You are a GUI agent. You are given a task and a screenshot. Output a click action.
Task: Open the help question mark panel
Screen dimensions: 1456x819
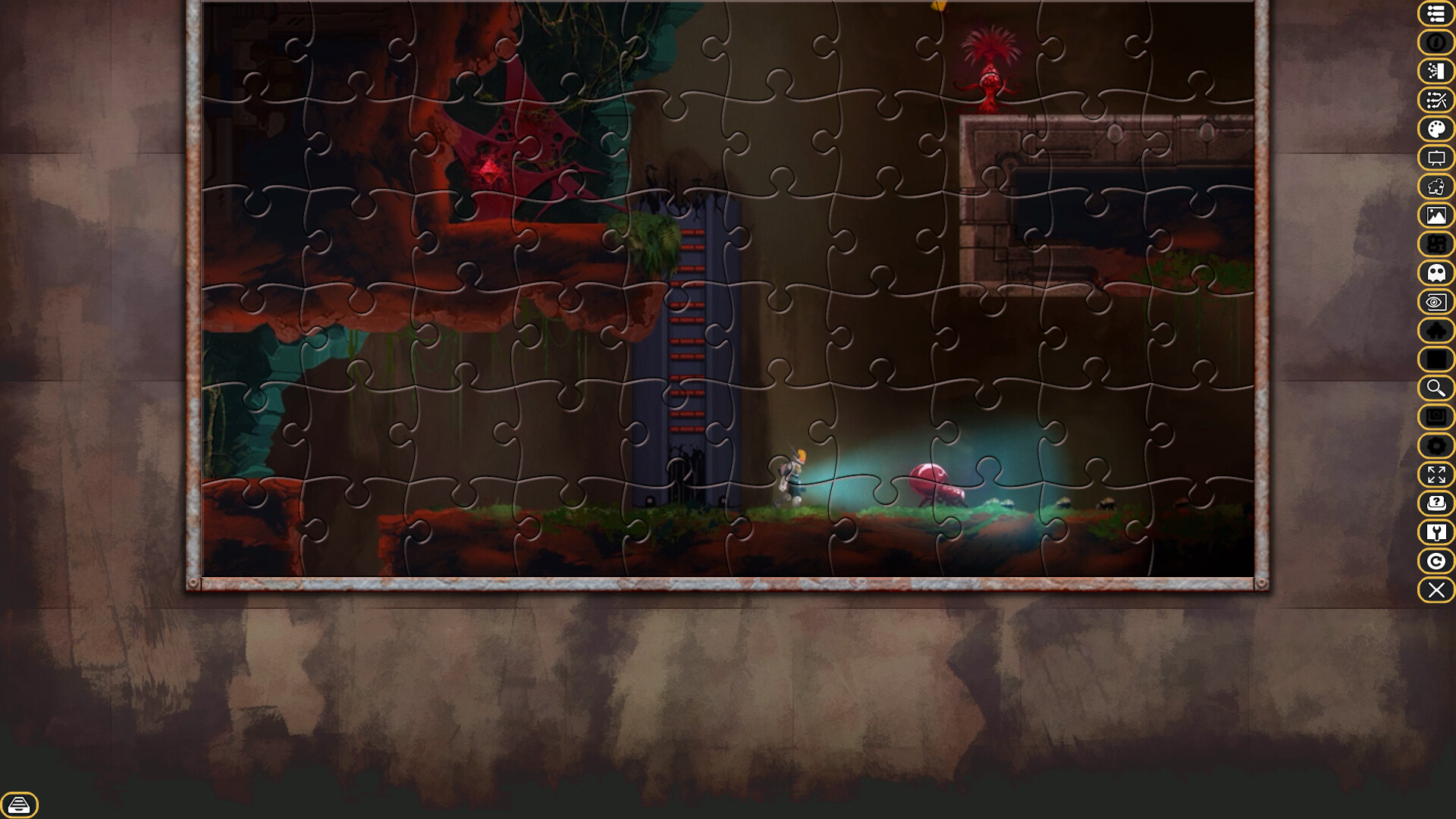pyautogui.click(x=1436, y=503)
